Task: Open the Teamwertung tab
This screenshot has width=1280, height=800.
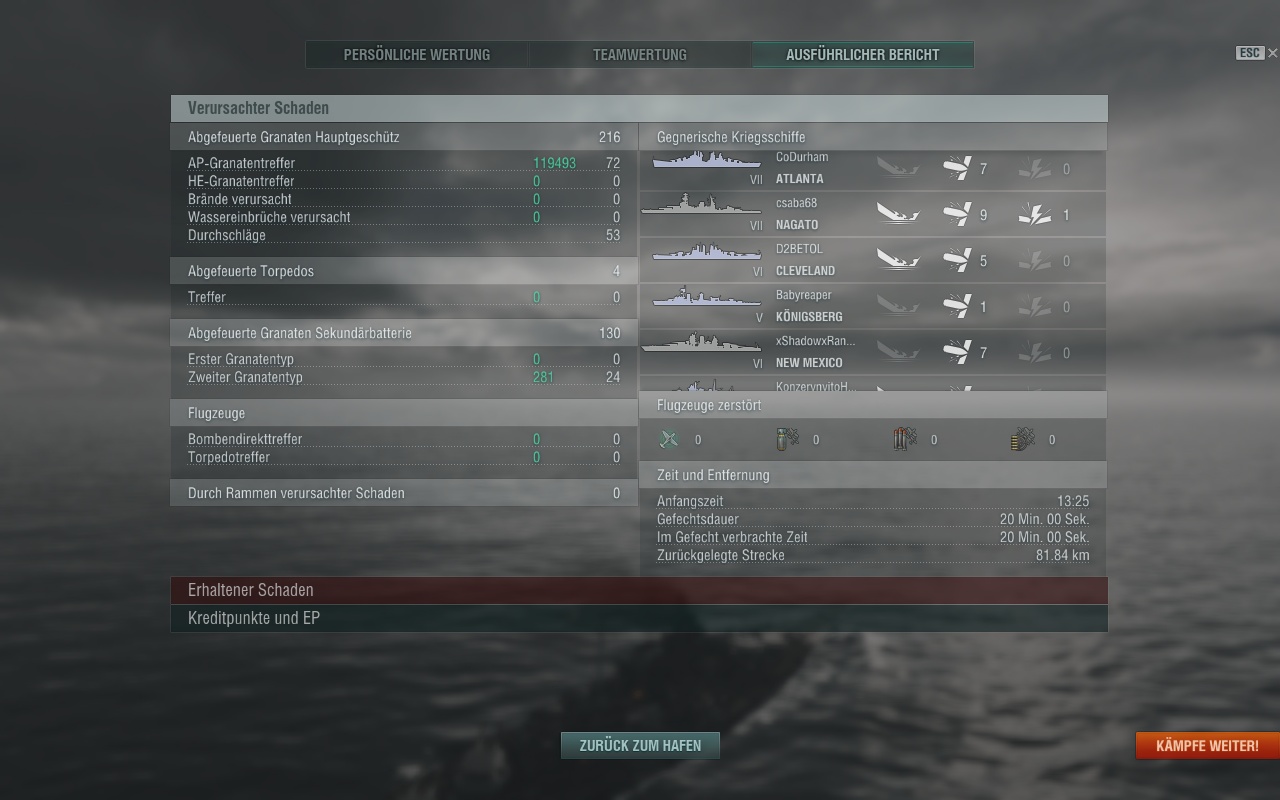Action: click(x=640, y=55)
